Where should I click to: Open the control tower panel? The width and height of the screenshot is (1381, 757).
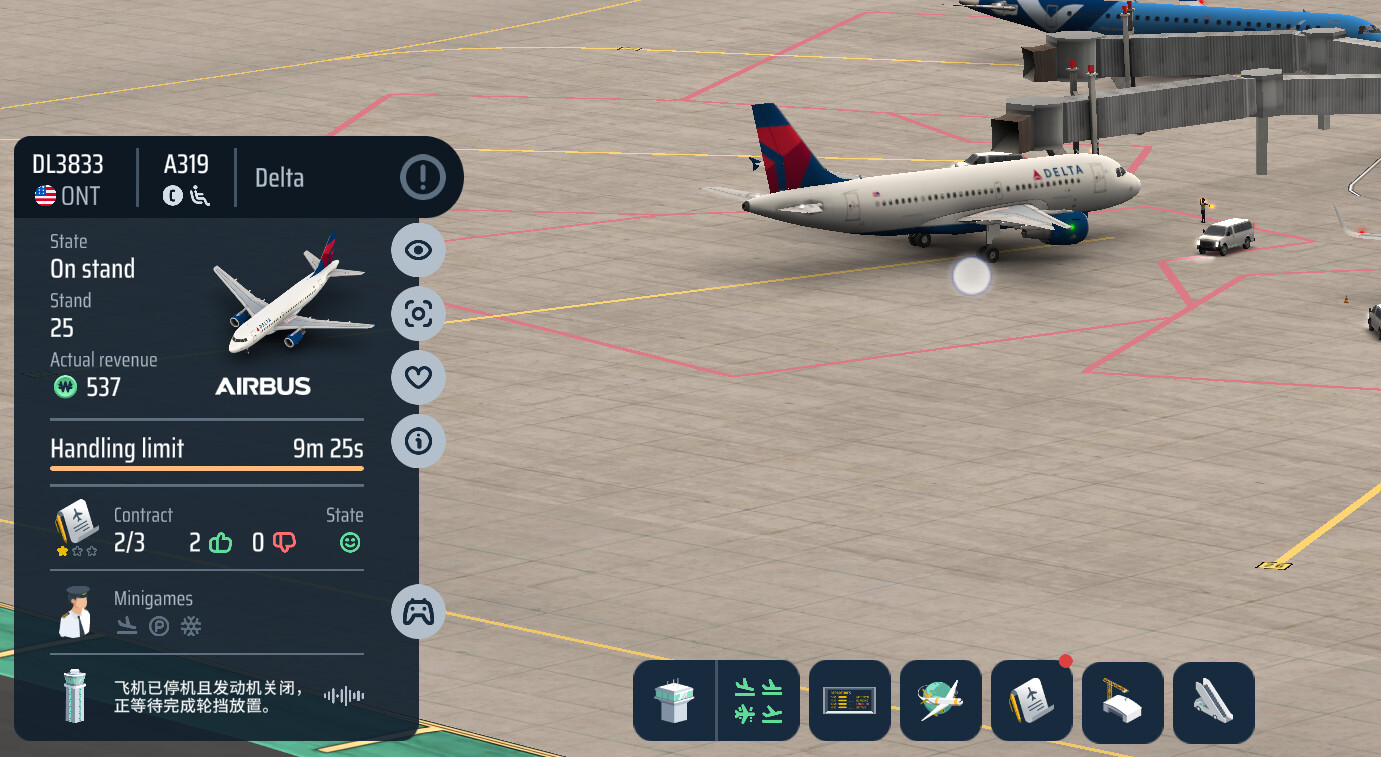pyautogui.click(x=674, y=701)
